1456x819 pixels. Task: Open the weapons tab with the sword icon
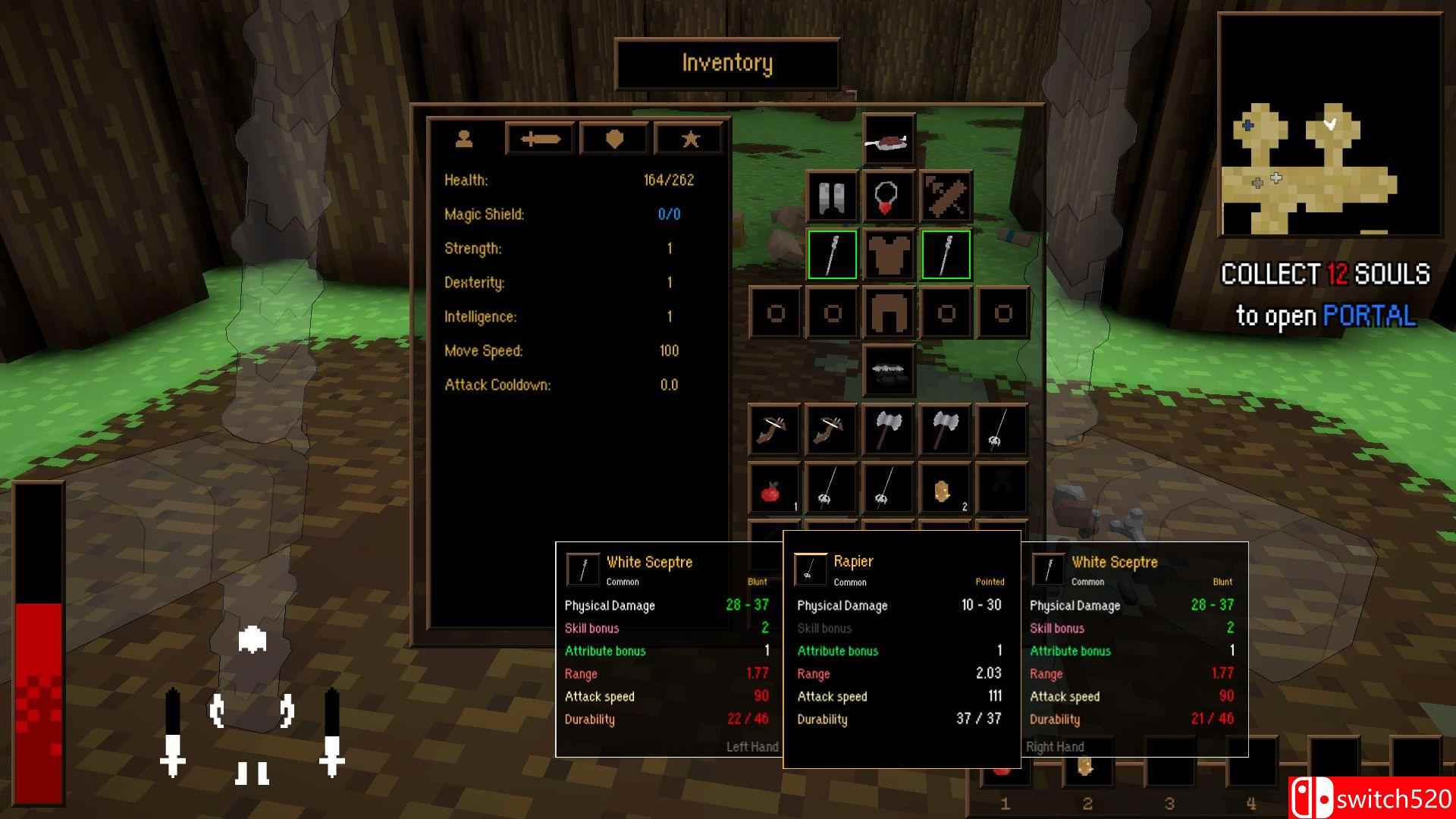539,138
